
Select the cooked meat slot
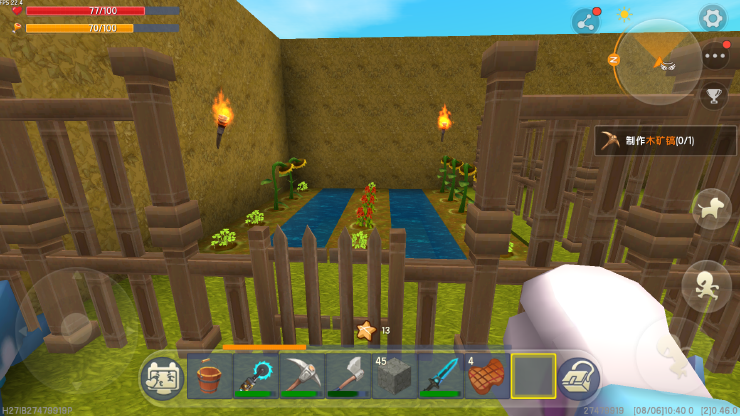487,377
